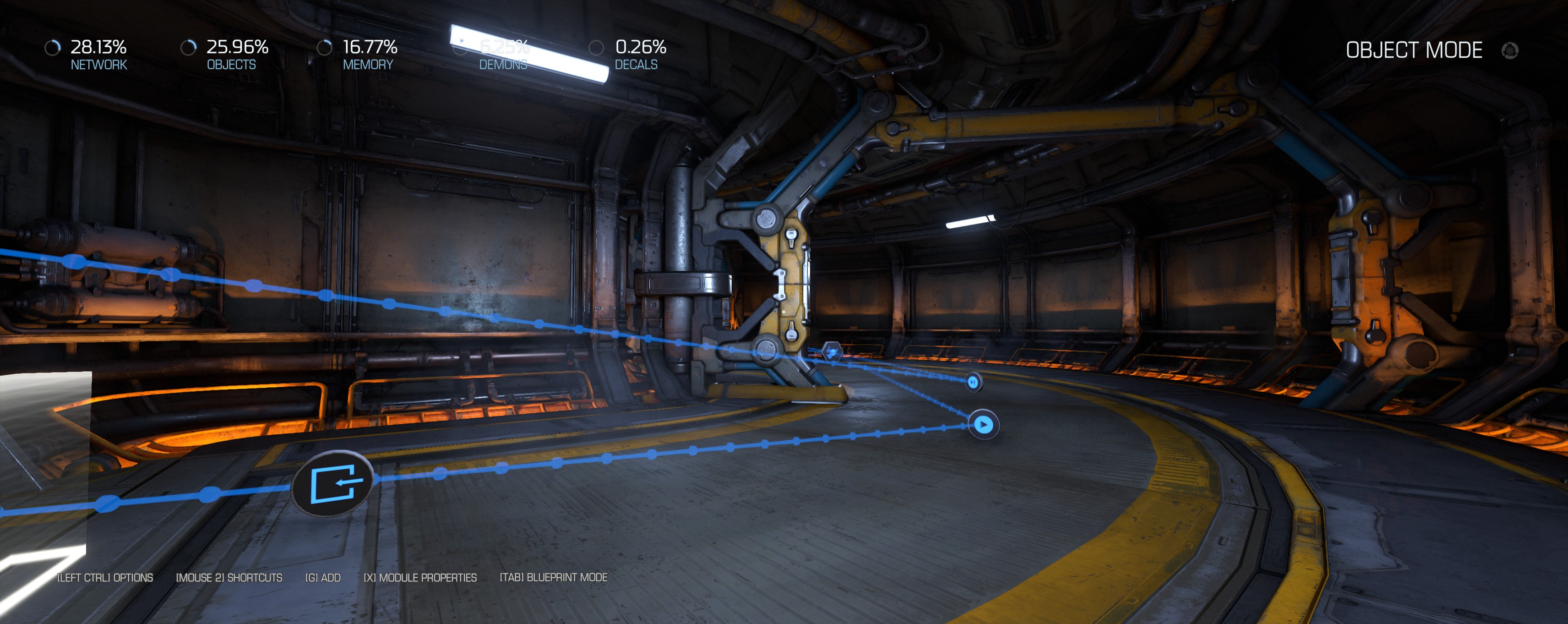Select the box-with-arrow logic node
This screenshot has height=624, width=1568.
[x=332, y=483]
